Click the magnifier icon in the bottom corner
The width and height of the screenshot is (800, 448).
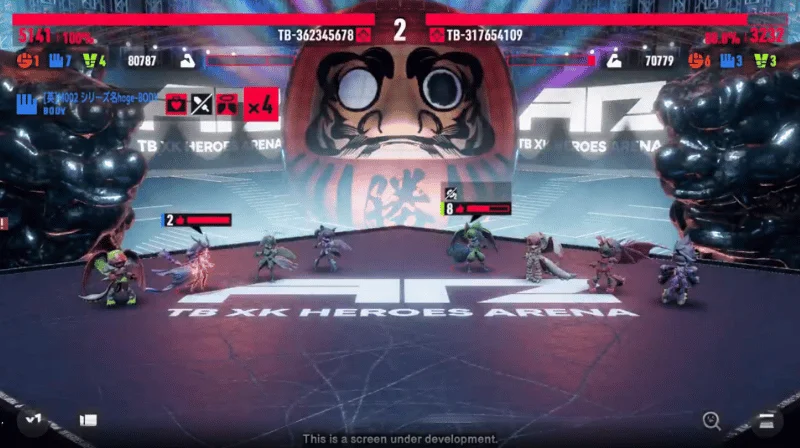pyautogui.click(x=712, y=420)
